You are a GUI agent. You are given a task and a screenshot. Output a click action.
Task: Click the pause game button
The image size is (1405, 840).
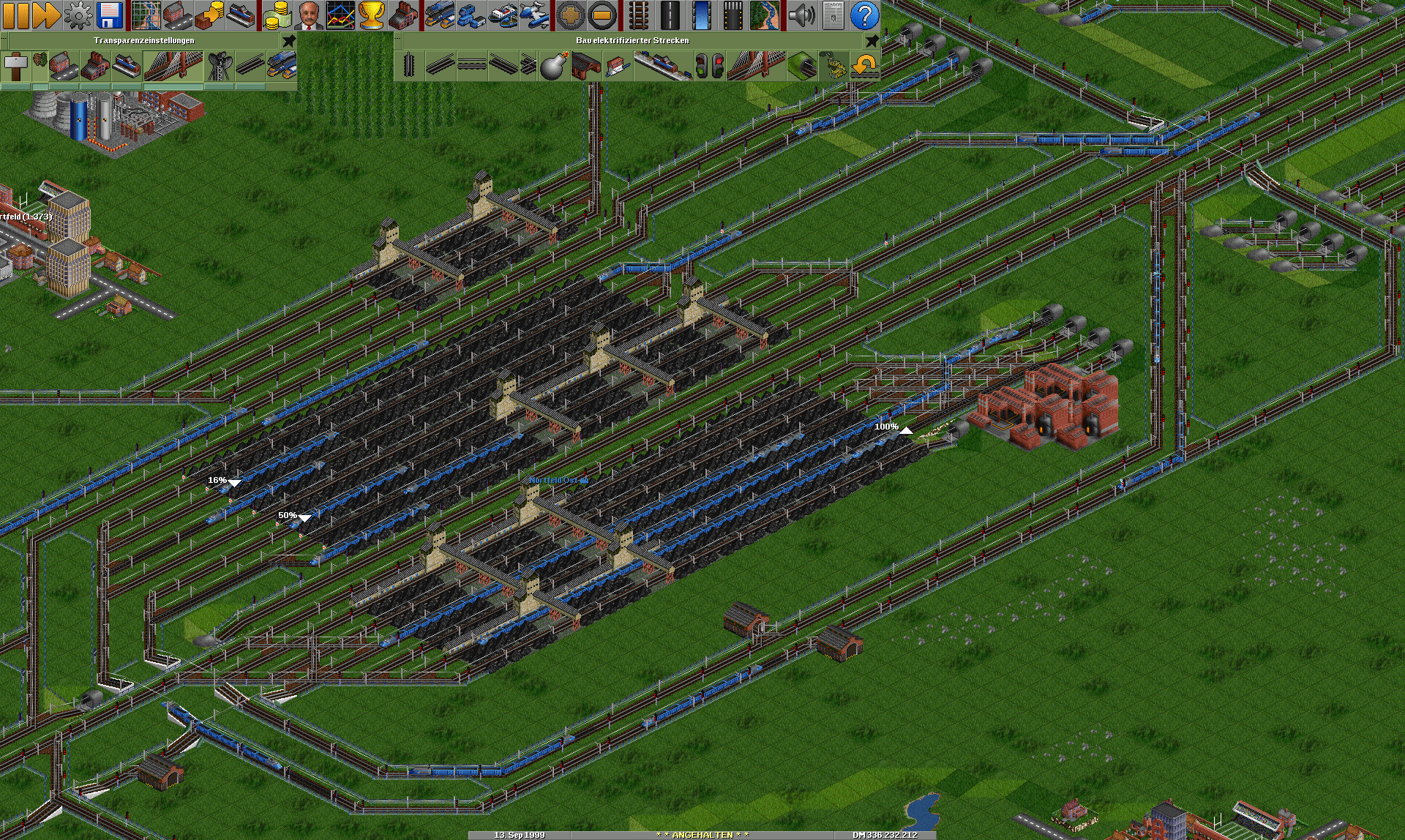click(16, 15)
